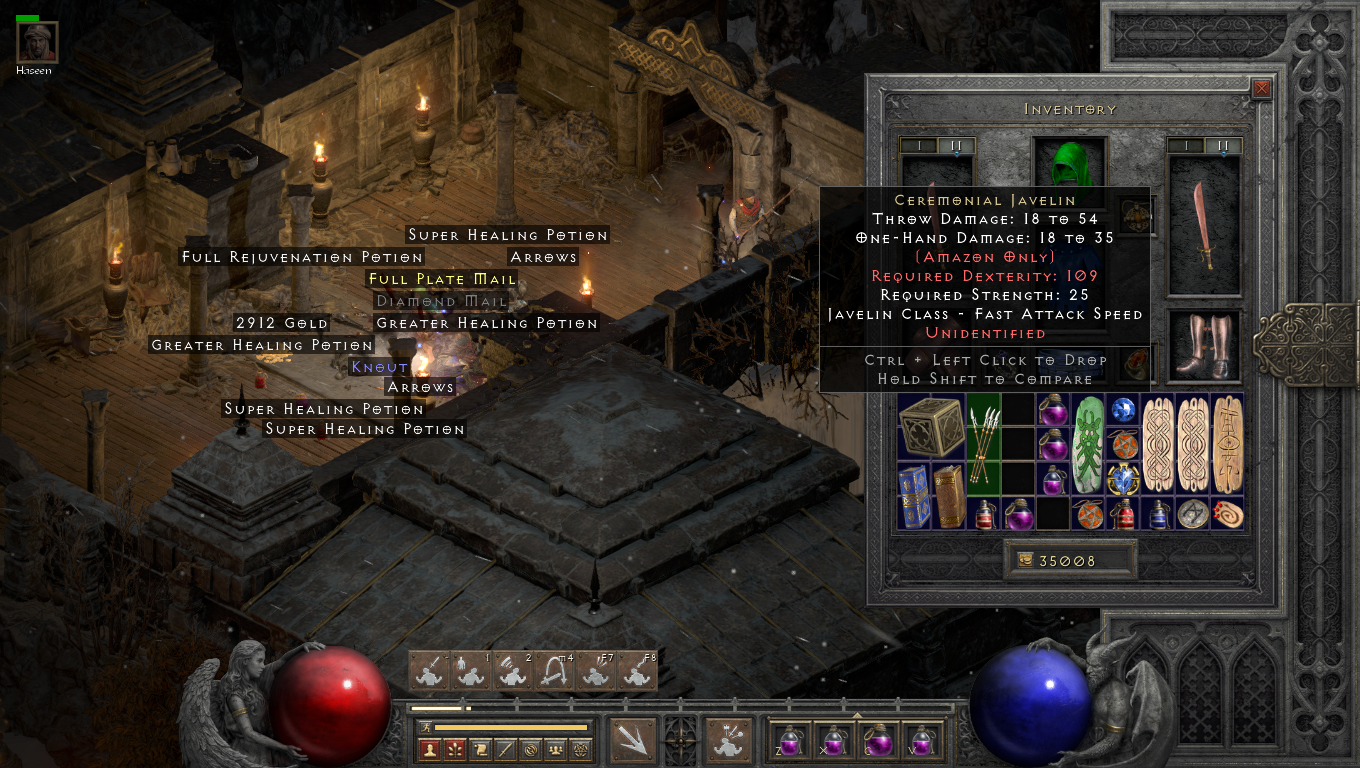Switch right weapon slot to set II

click(1223, 146)
